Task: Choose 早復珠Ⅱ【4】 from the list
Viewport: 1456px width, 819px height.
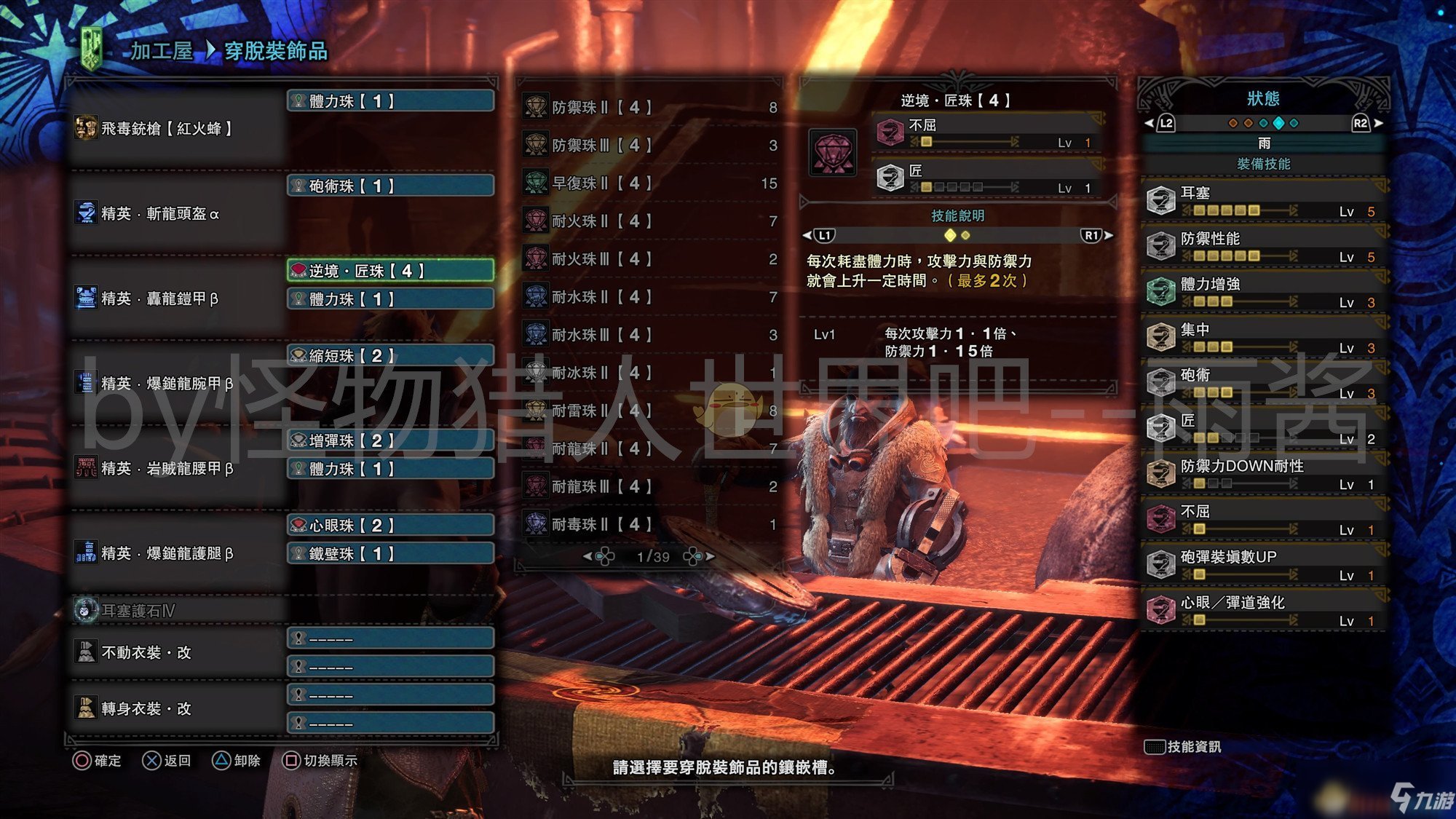Action: point(649,183)
